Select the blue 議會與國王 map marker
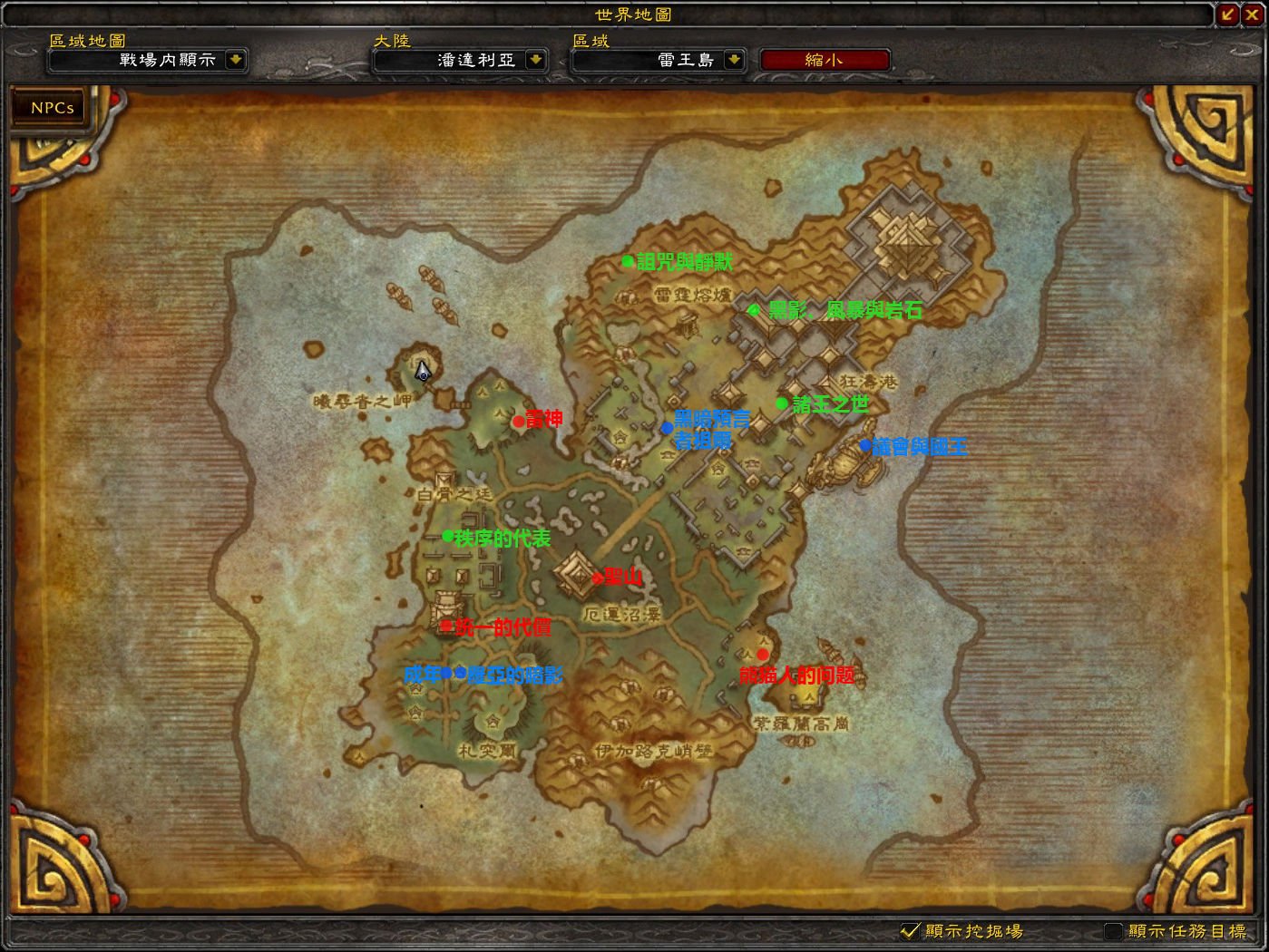1269x952 pixels. [x=865, y=445]
